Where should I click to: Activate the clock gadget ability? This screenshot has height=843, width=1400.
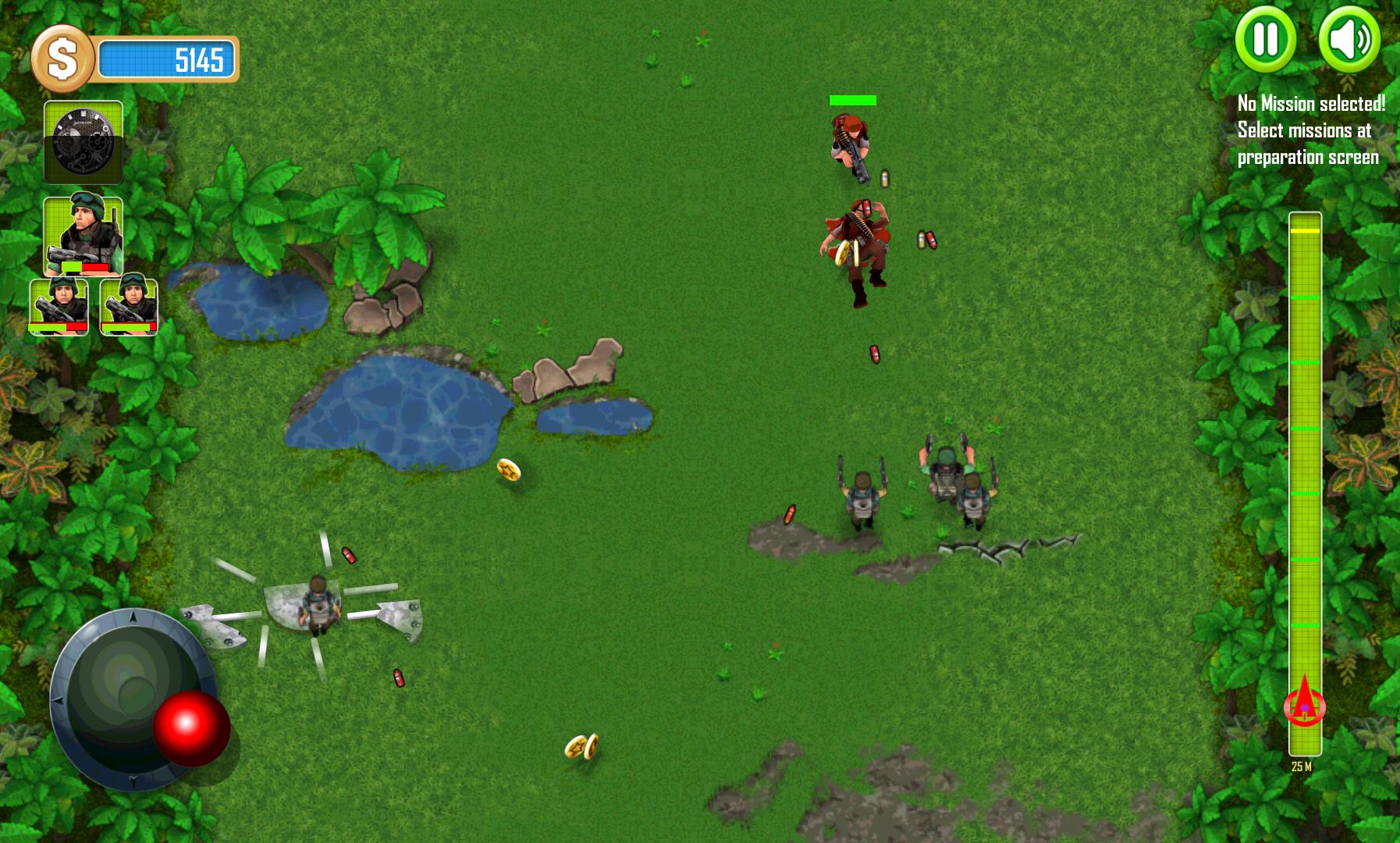coord(84,140)
